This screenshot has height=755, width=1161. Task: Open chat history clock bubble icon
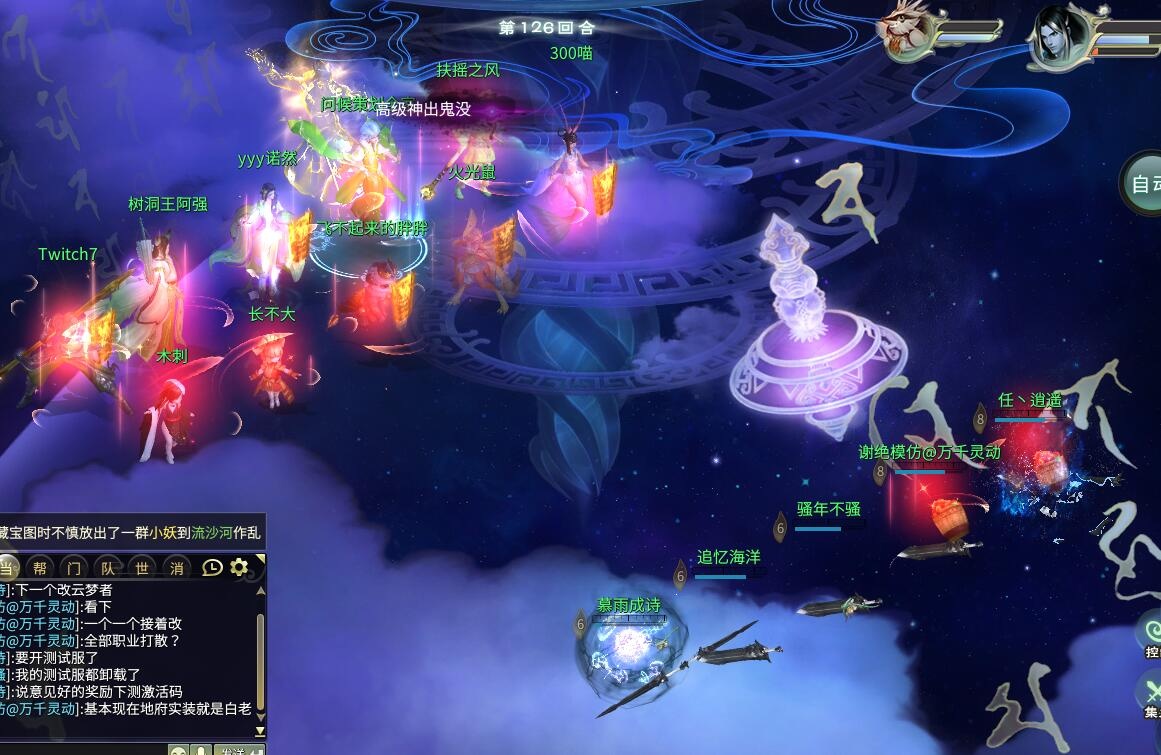pyautogui.click(x=212, y=567)
